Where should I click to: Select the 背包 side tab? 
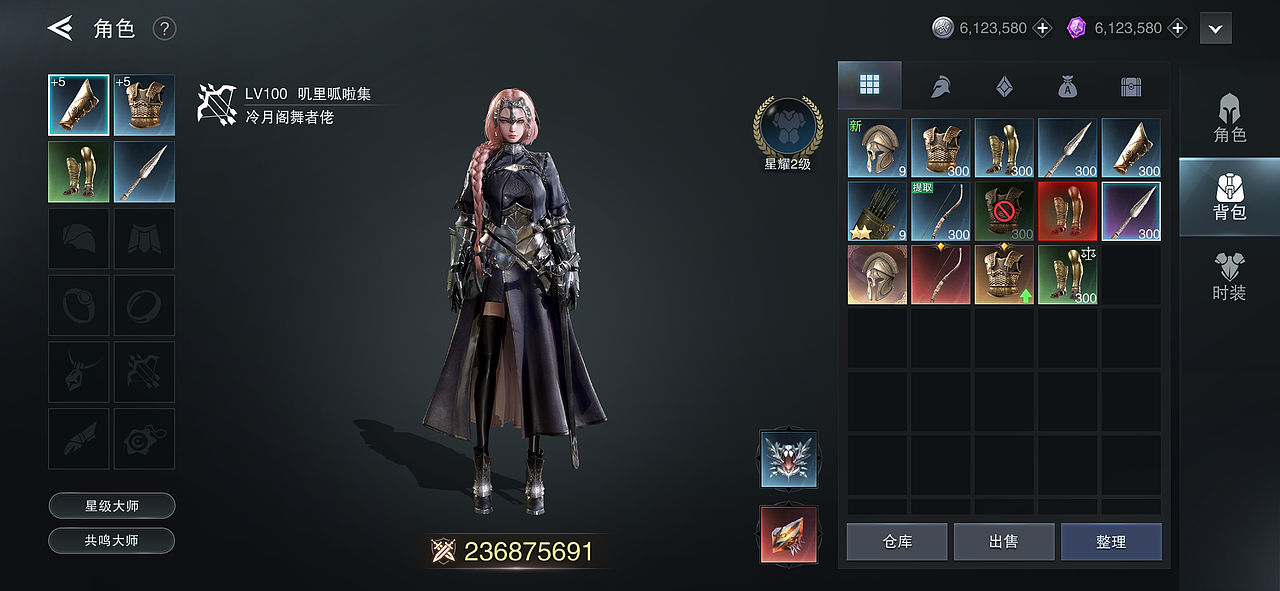pos(1229,197)
